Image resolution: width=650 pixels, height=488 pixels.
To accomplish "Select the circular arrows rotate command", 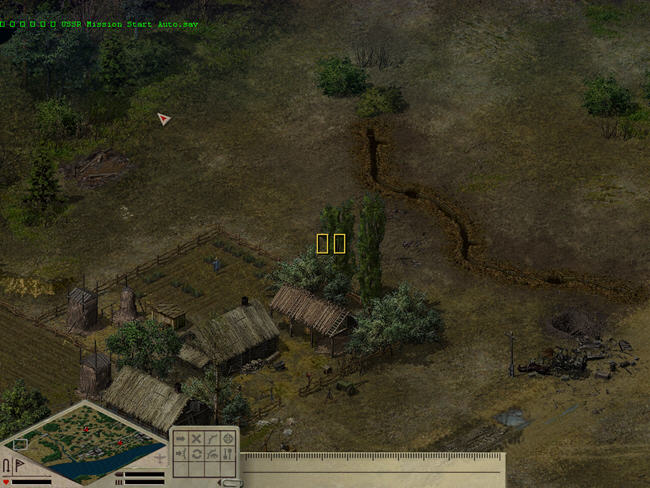I will pos(197,454).
